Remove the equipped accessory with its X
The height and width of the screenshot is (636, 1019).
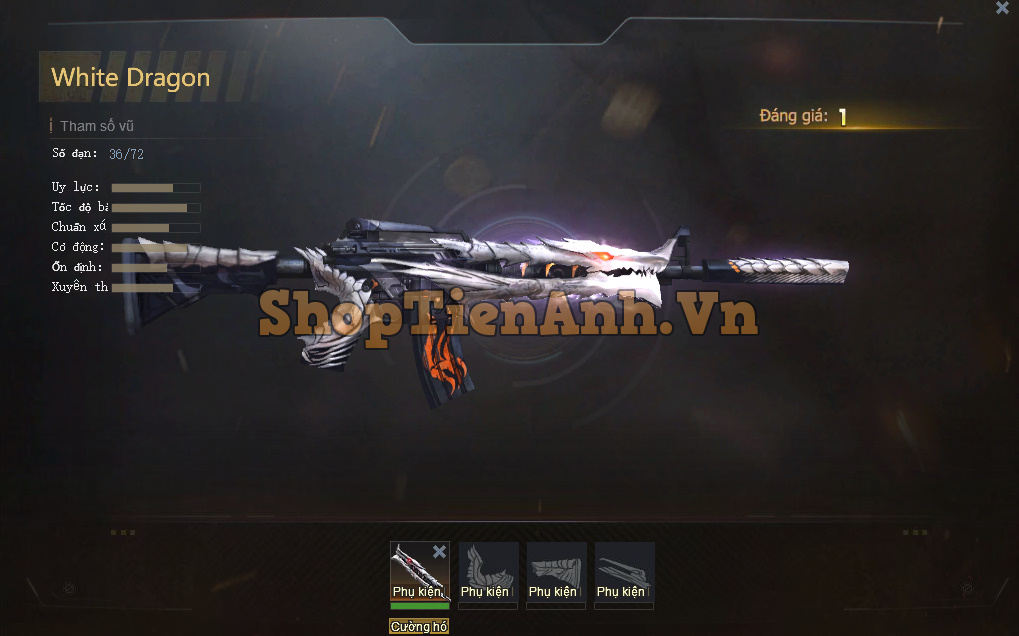[439, 552]
